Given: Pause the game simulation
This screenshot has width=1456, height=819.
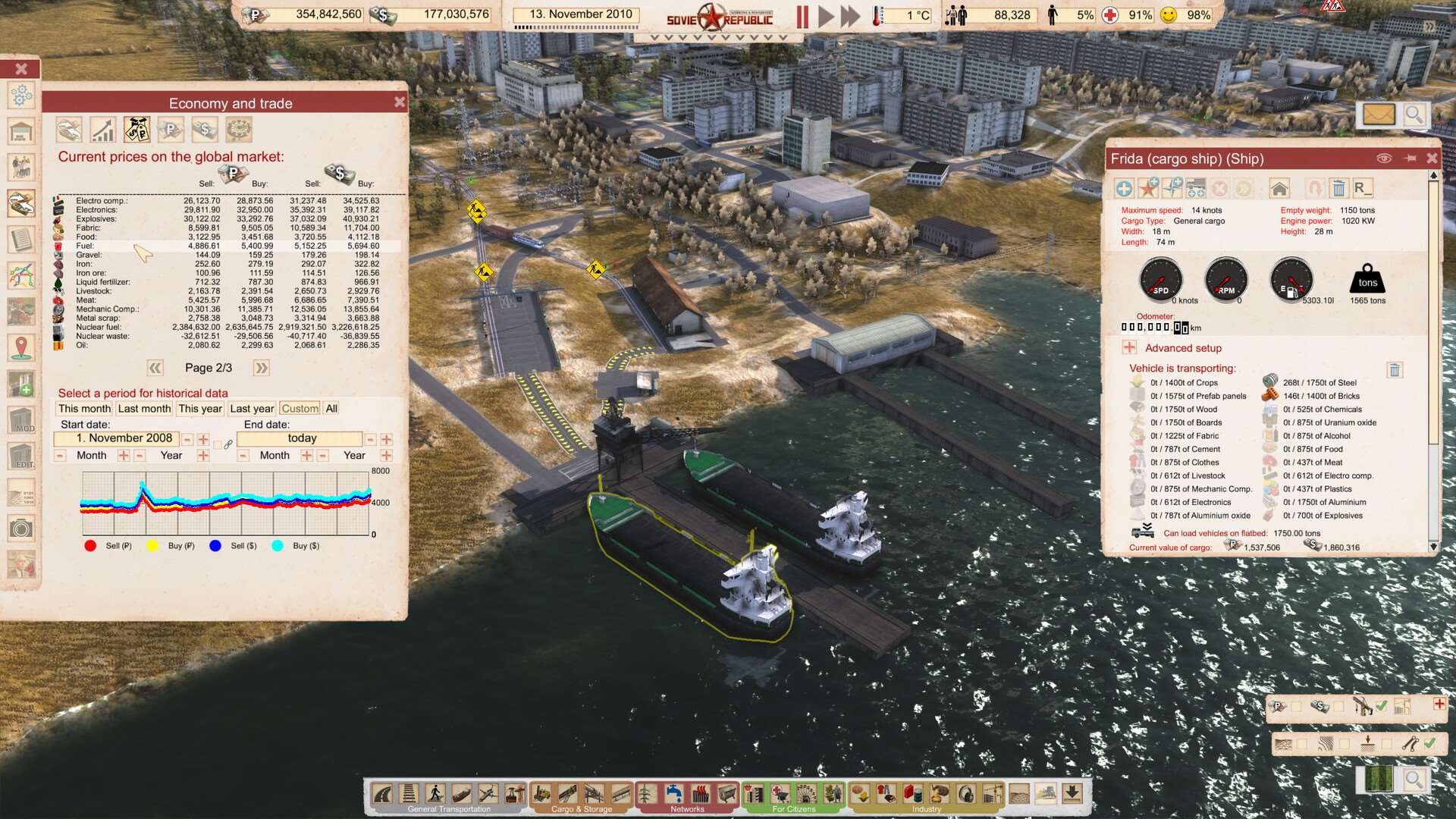Looking at the screenshot, I should point(802,16).
